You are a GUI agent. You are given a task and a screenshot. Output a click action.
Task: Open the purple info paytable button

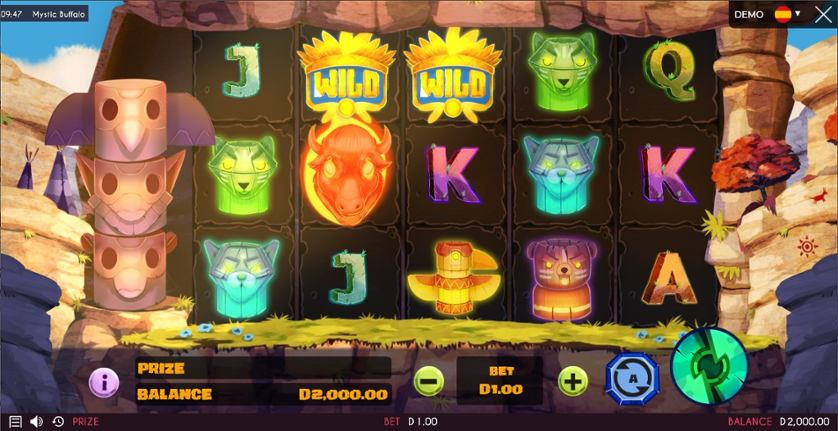[104, 380]
